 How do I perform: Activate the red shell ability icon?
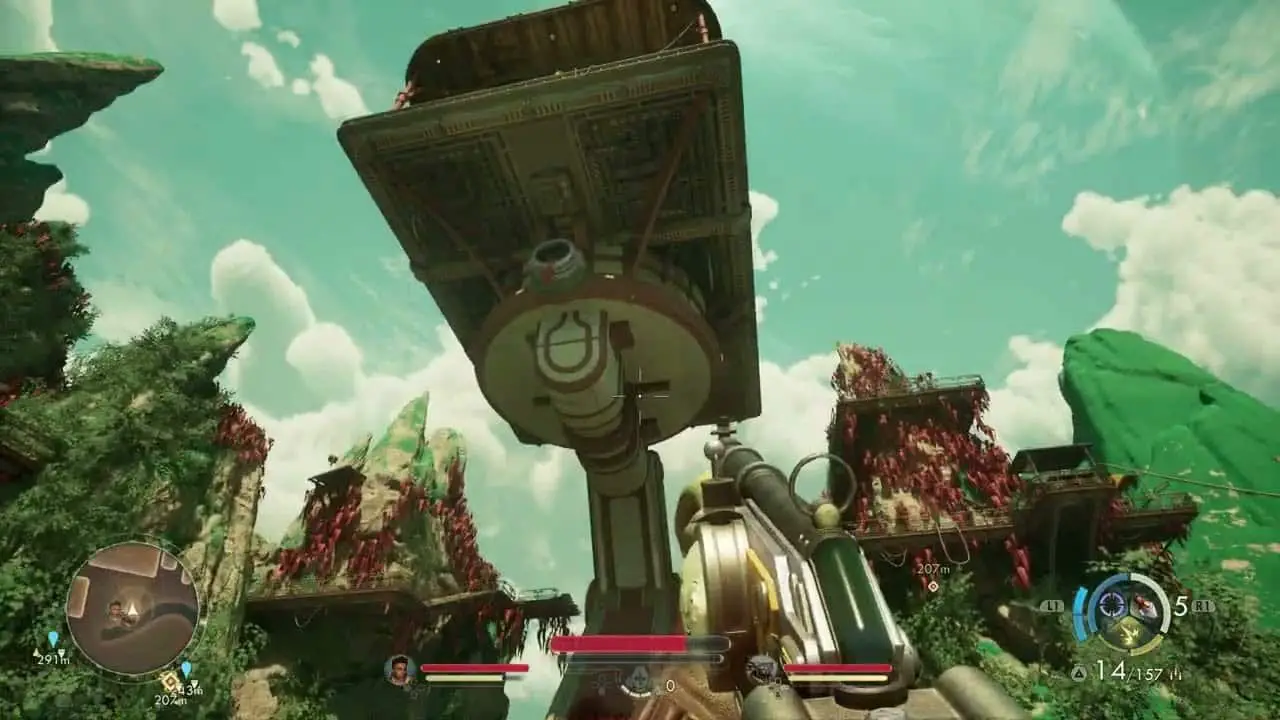(x=1144, y=608)
